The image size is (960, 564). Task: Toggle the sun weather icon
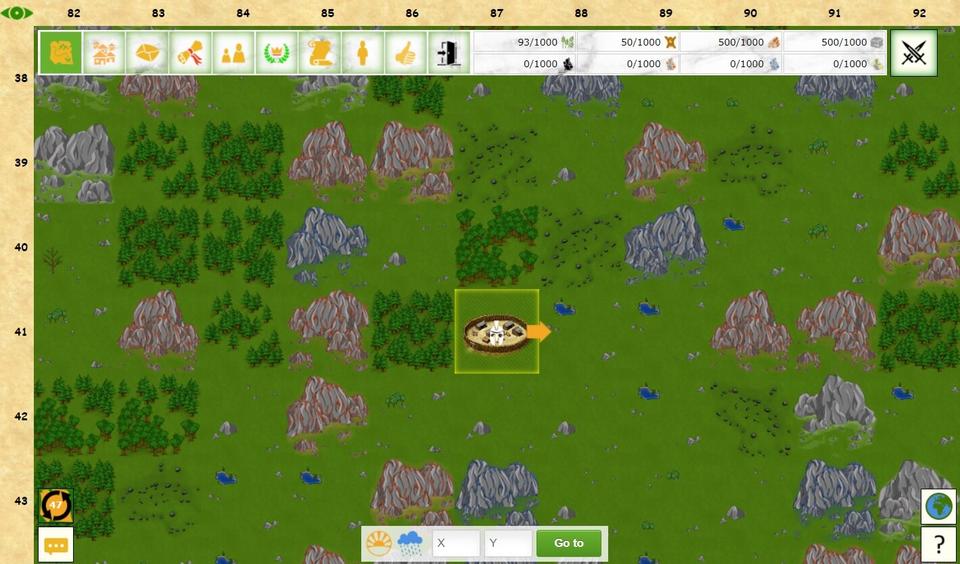point(379,543)
